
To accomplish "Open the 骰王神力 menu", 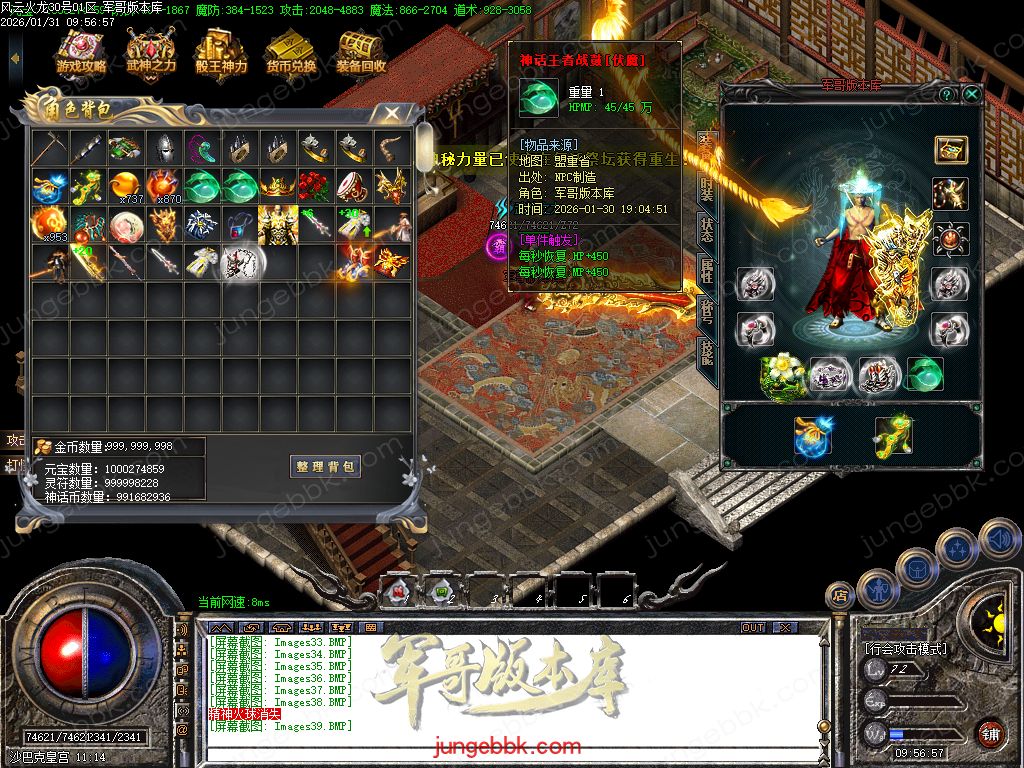I will pos(221,53).
